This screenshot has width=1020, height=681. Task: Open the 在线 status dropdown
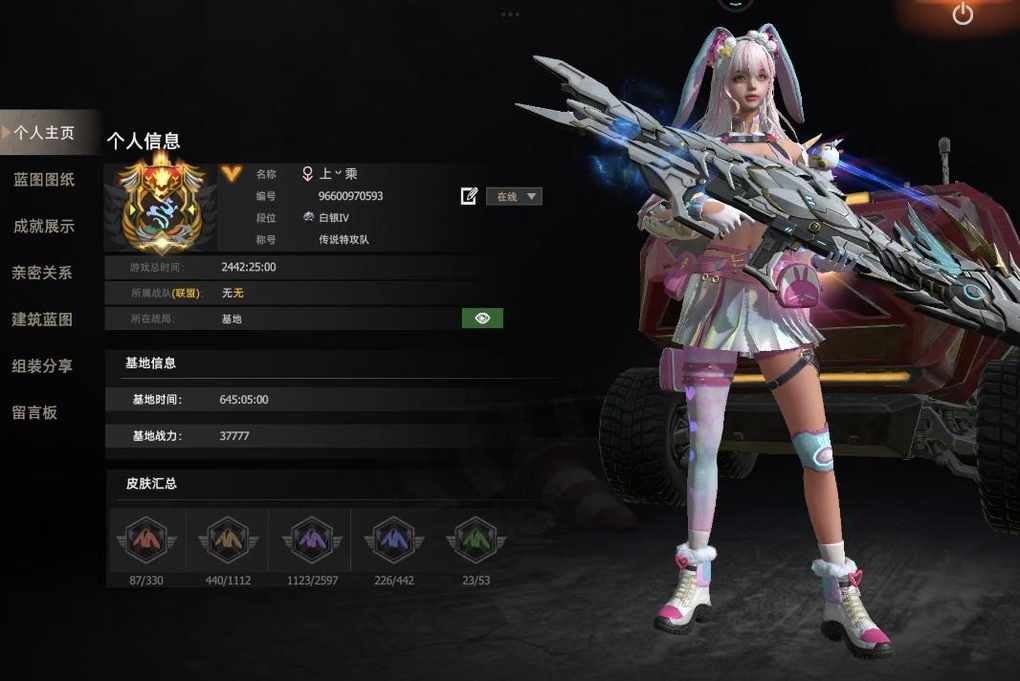point(514,197)
